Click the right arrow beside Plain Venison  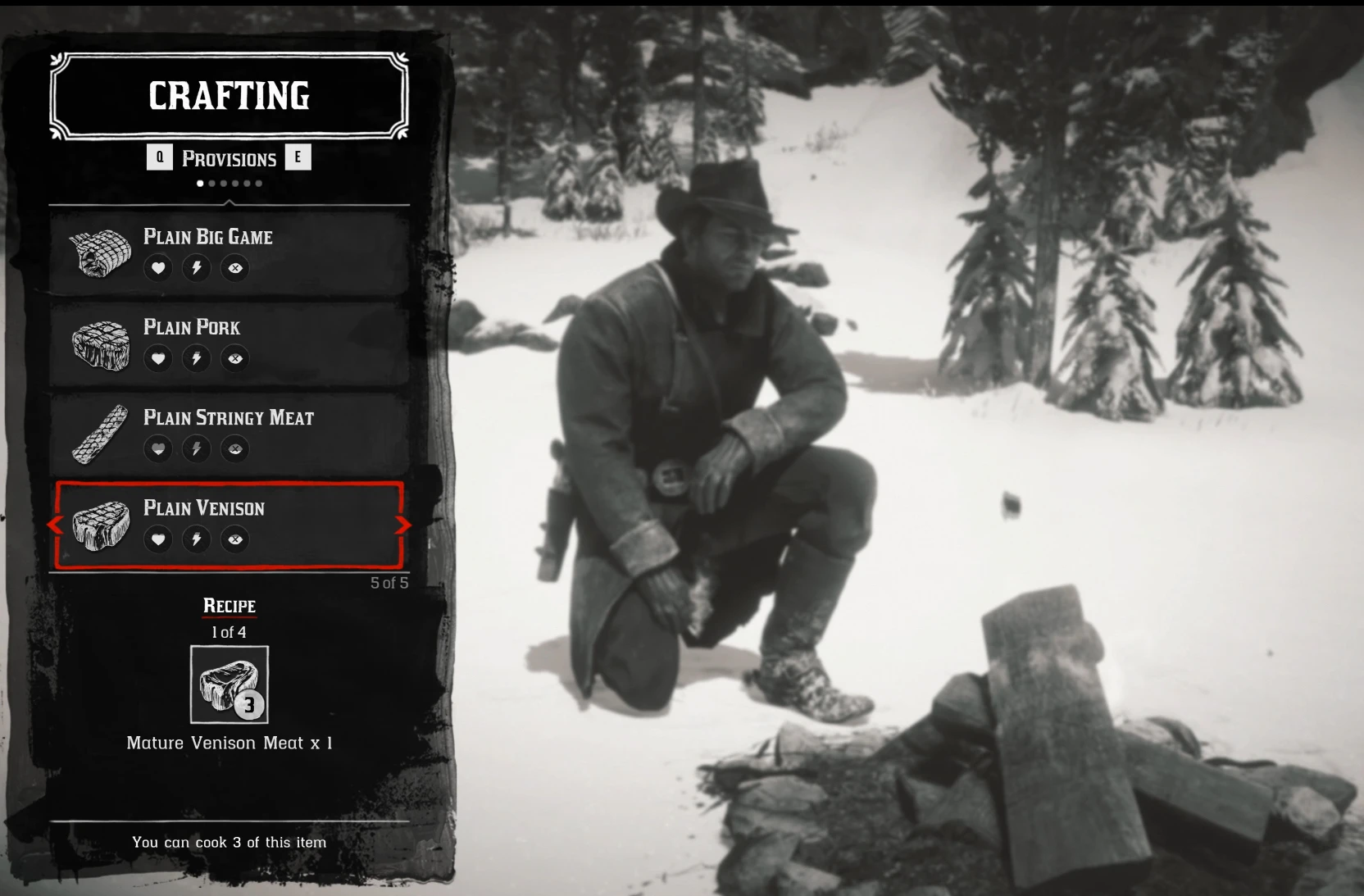click(x=403, y=525)
